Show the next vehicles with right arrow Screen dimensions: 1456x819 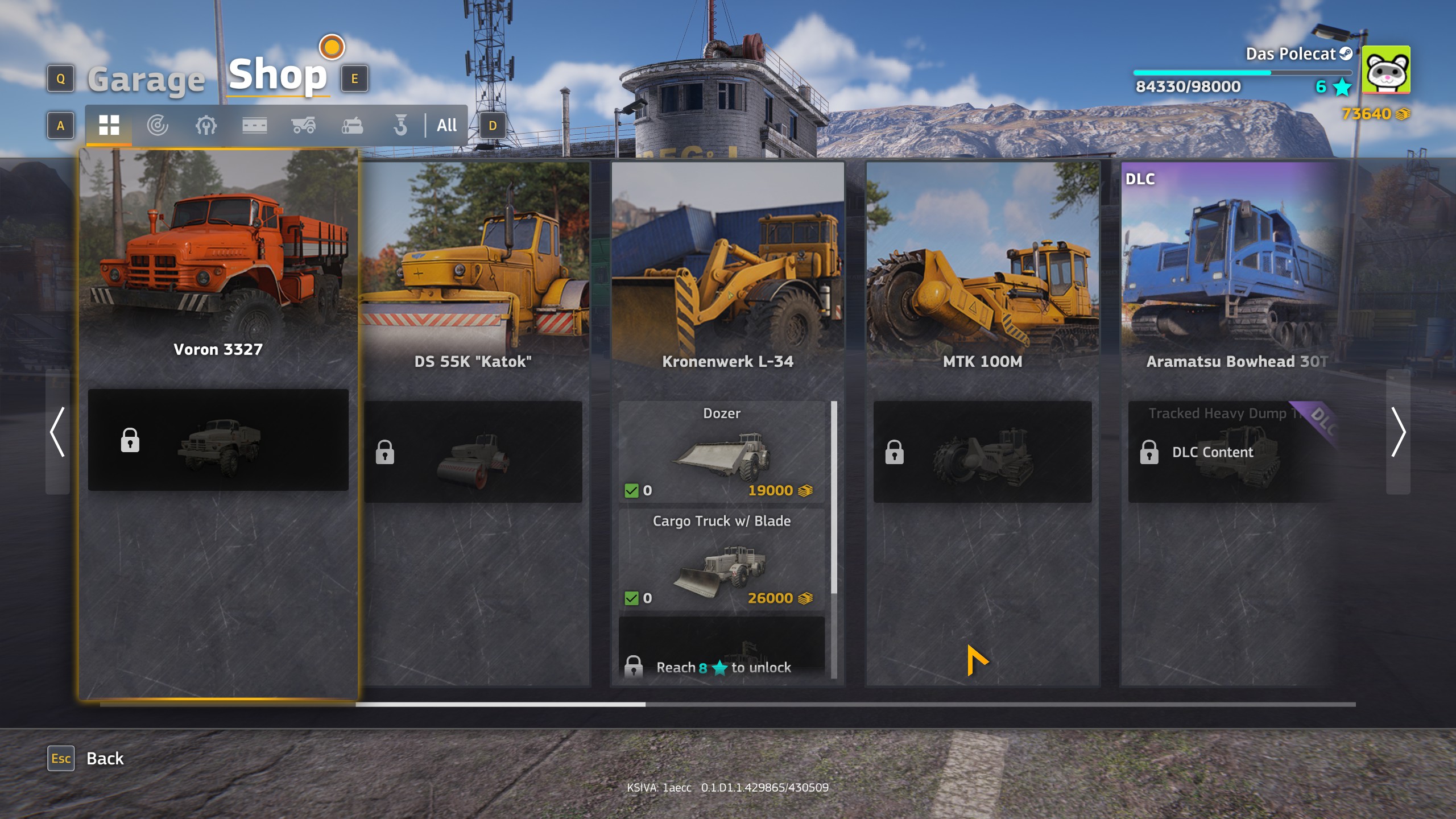pyautogui.click(x=1398, y=432)
